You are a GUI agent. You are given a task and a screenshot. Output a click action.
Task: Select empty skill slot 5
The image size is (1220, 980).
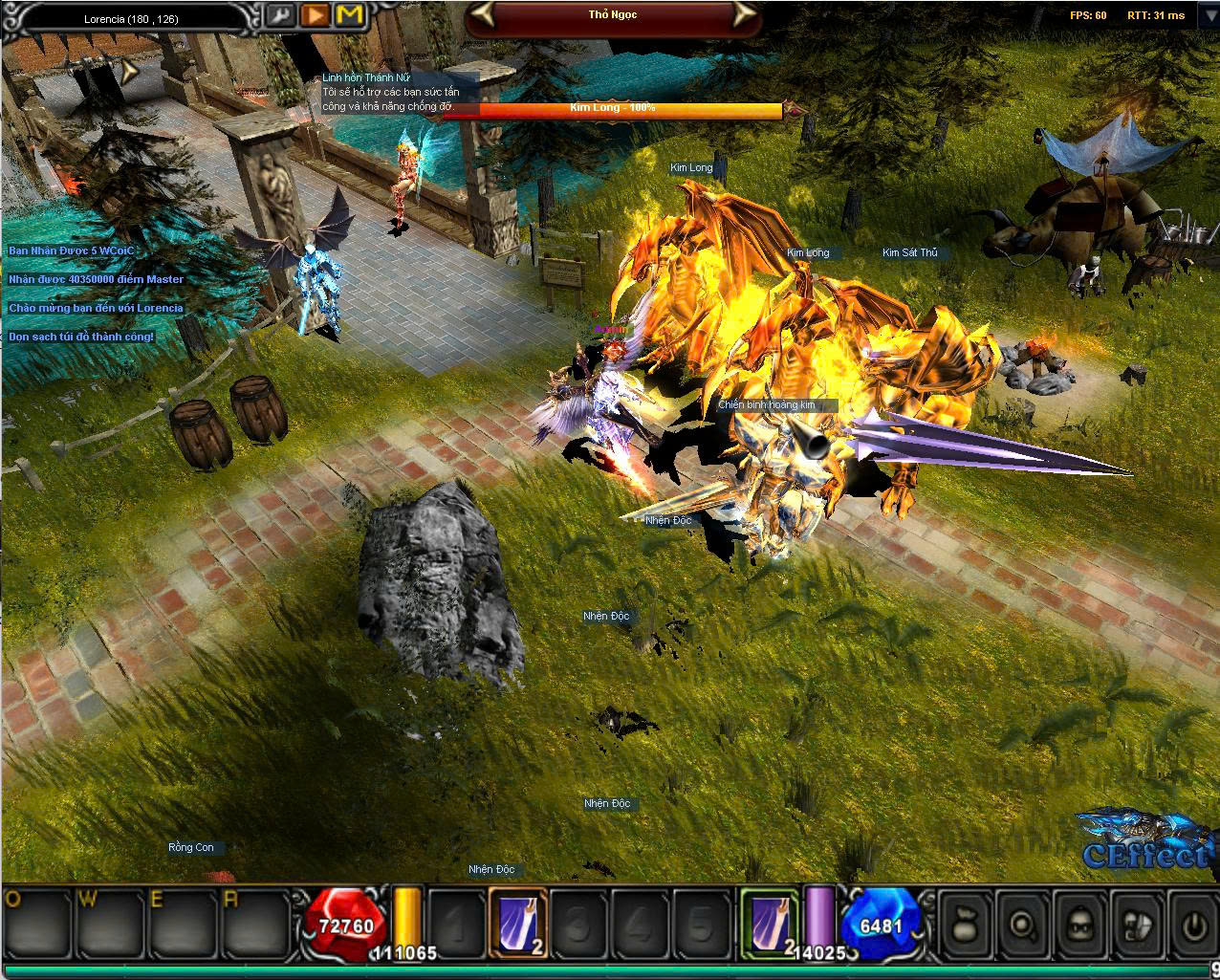pos(702,923)
